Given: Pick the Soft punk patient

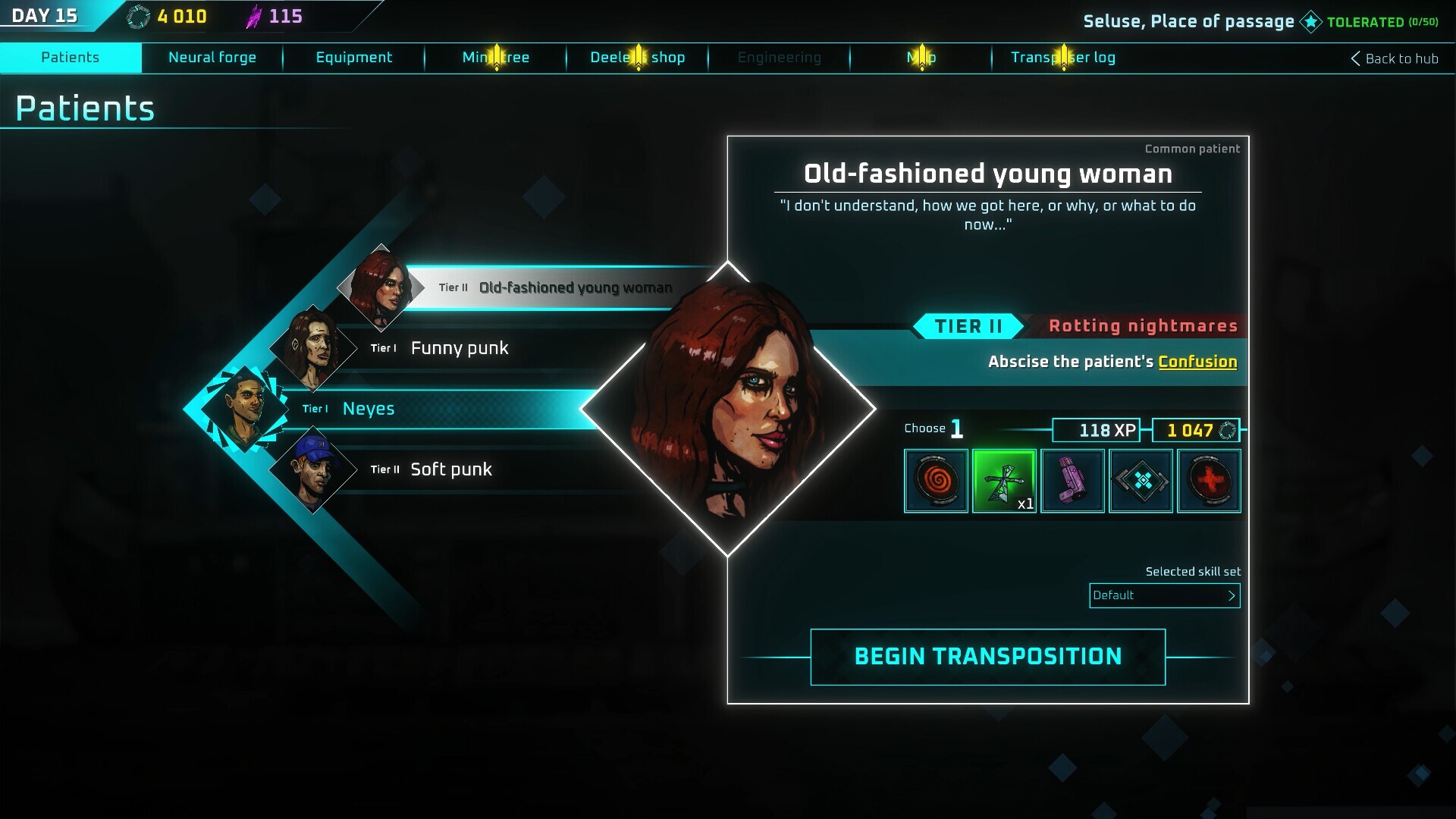Looking at the screenshot, I should tap(450, 469).
